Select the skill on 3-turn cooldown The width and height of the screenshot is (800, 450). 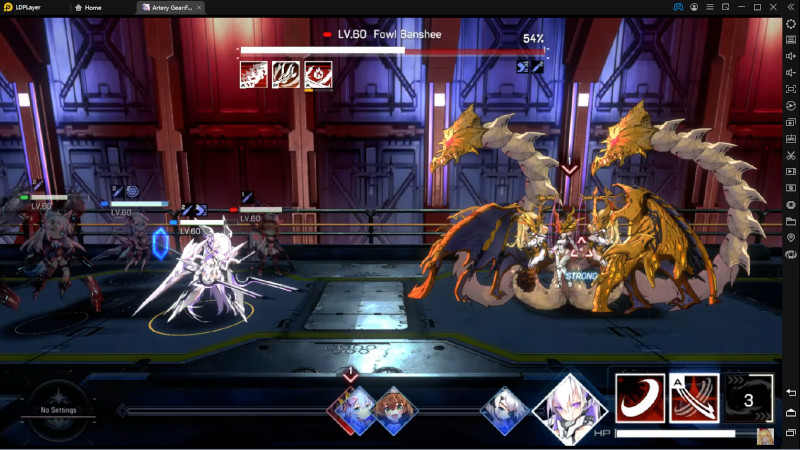coord(748,399)
